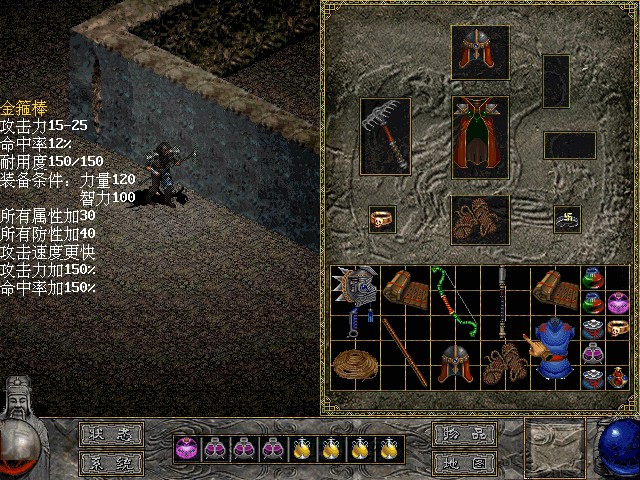The width and height of the screenshot is (640, 480).
Task: Open the 地图 map
Action: [x=464, y=463]
